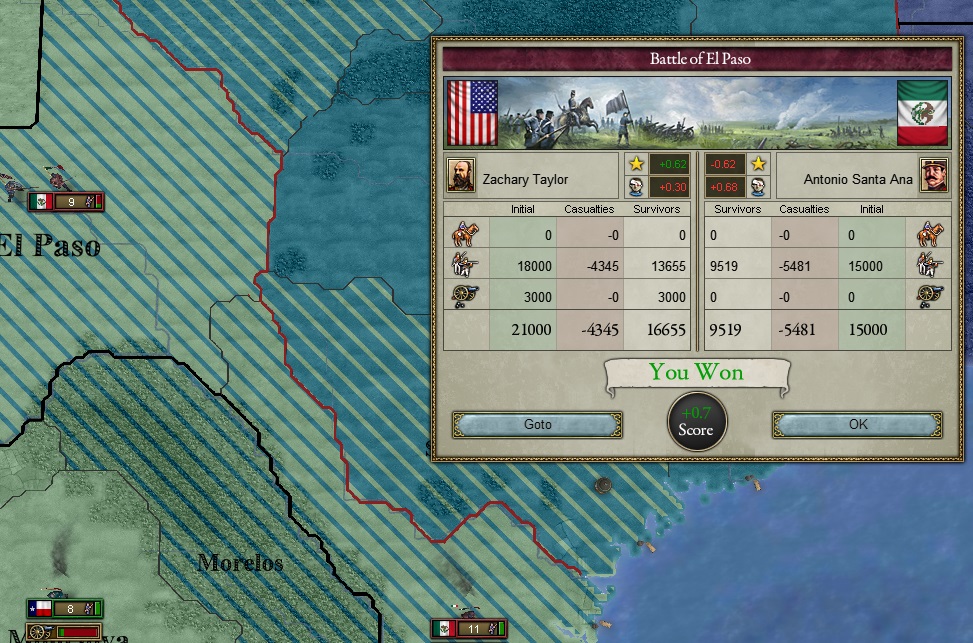Click Zachary Taylor's leader portrait
Screen dimensions: 973x643
tap(461, 176)
